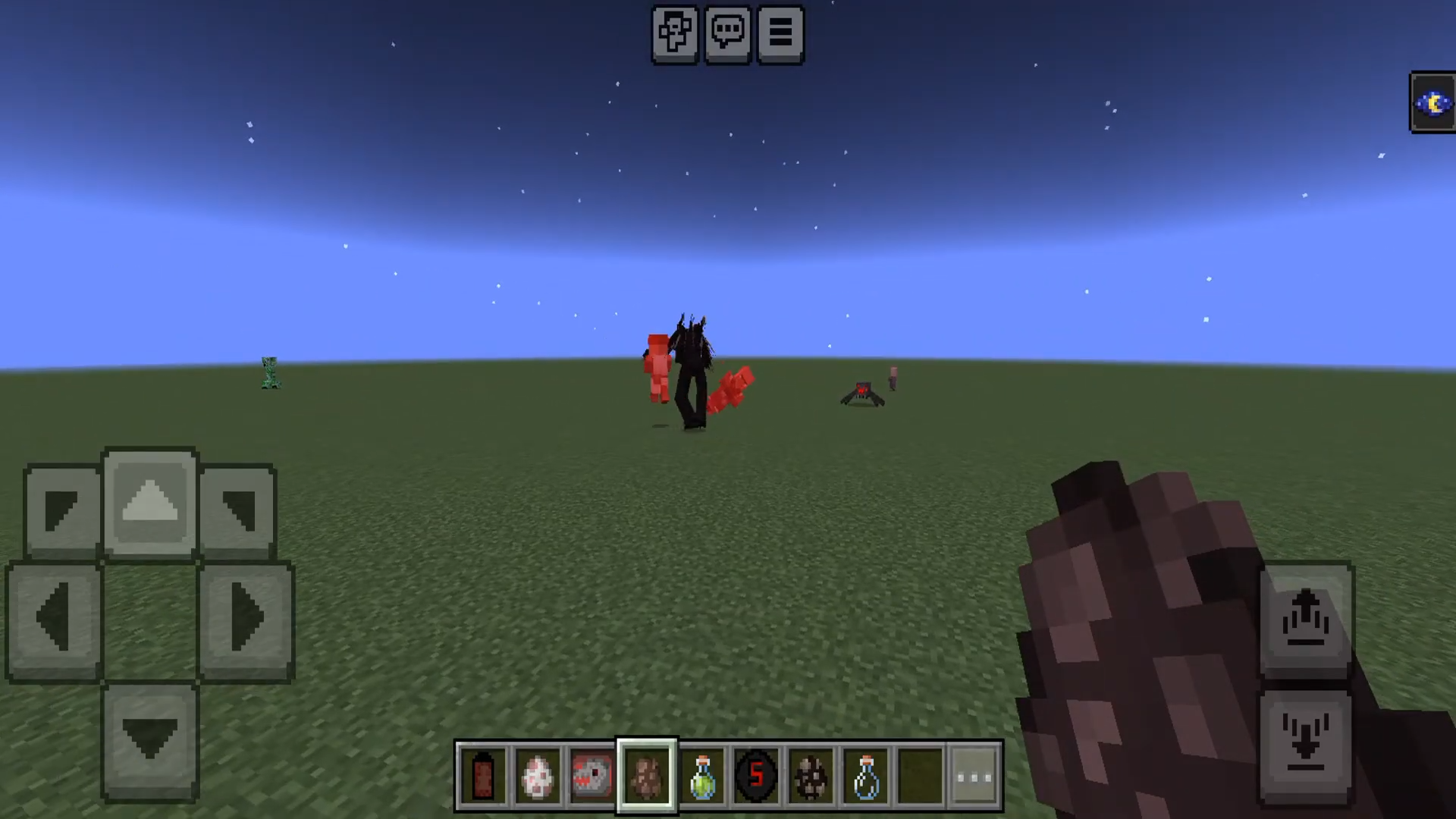1456x819 pixels.
Task: Tap the strafe right arrow
Action: pyautogui.click(x=246, y=620)
